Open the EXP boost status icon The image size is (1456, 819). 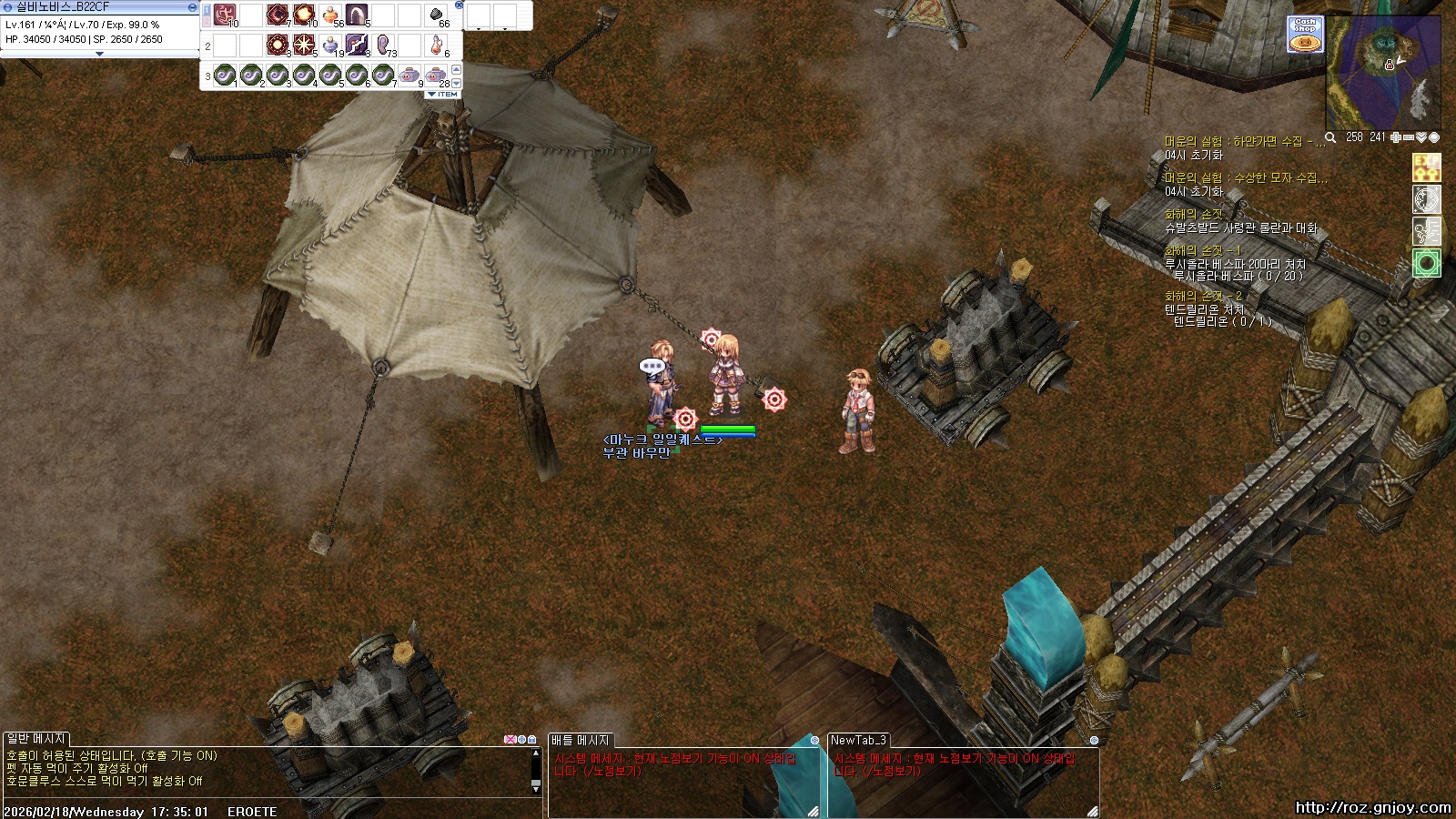click(1426, 167)
